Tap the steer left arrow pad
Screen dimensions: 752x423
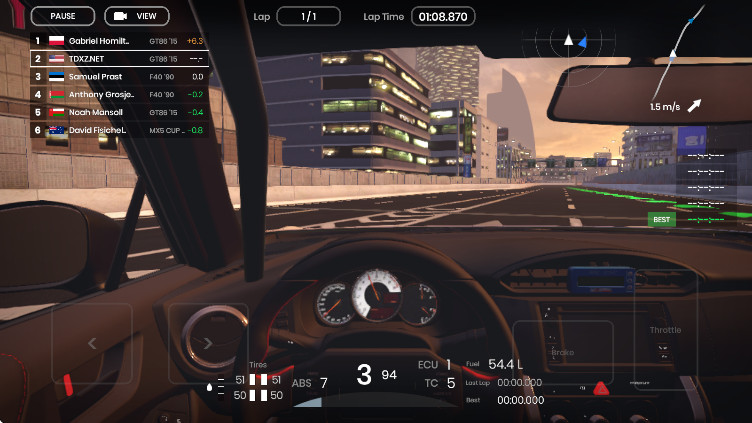click(x=92, y=343)
